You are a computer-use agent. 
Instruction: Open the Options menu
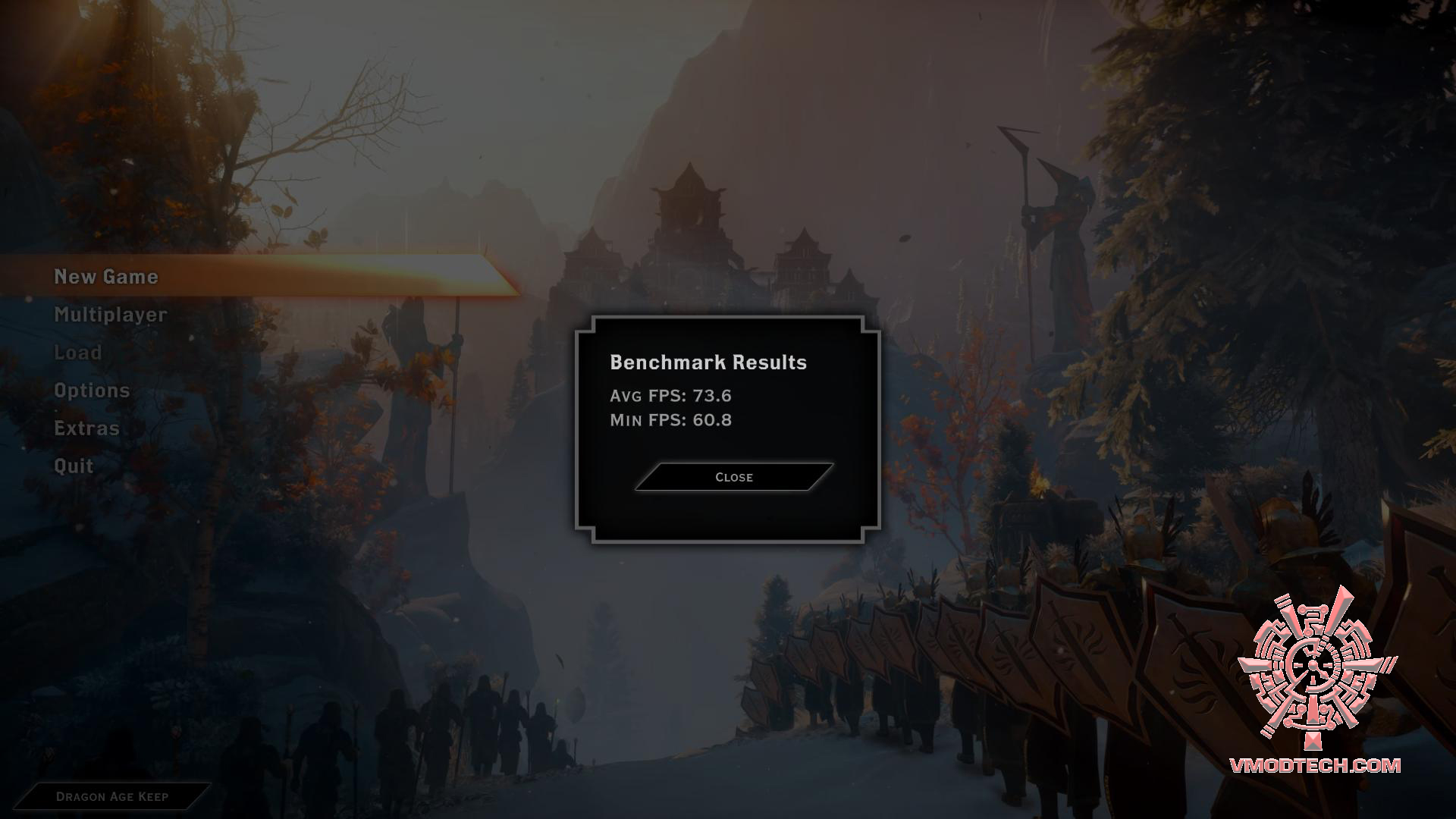pos(92,391)
